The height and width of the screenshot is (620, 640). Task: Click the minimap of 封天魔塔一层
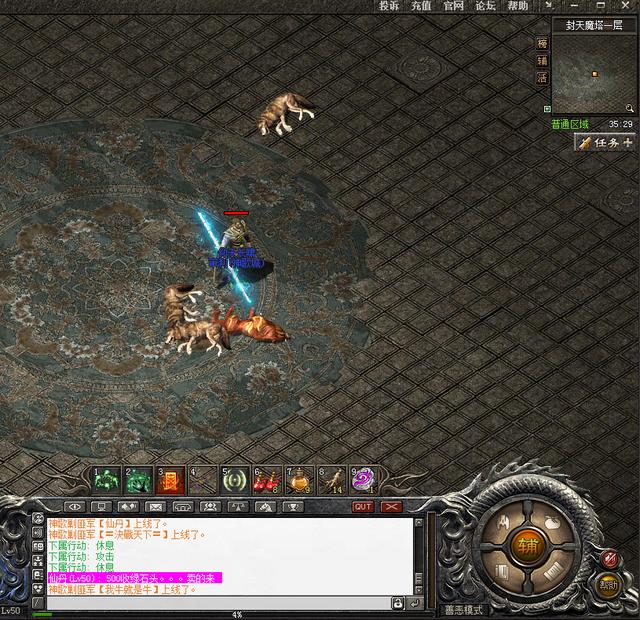coord(594,75)
